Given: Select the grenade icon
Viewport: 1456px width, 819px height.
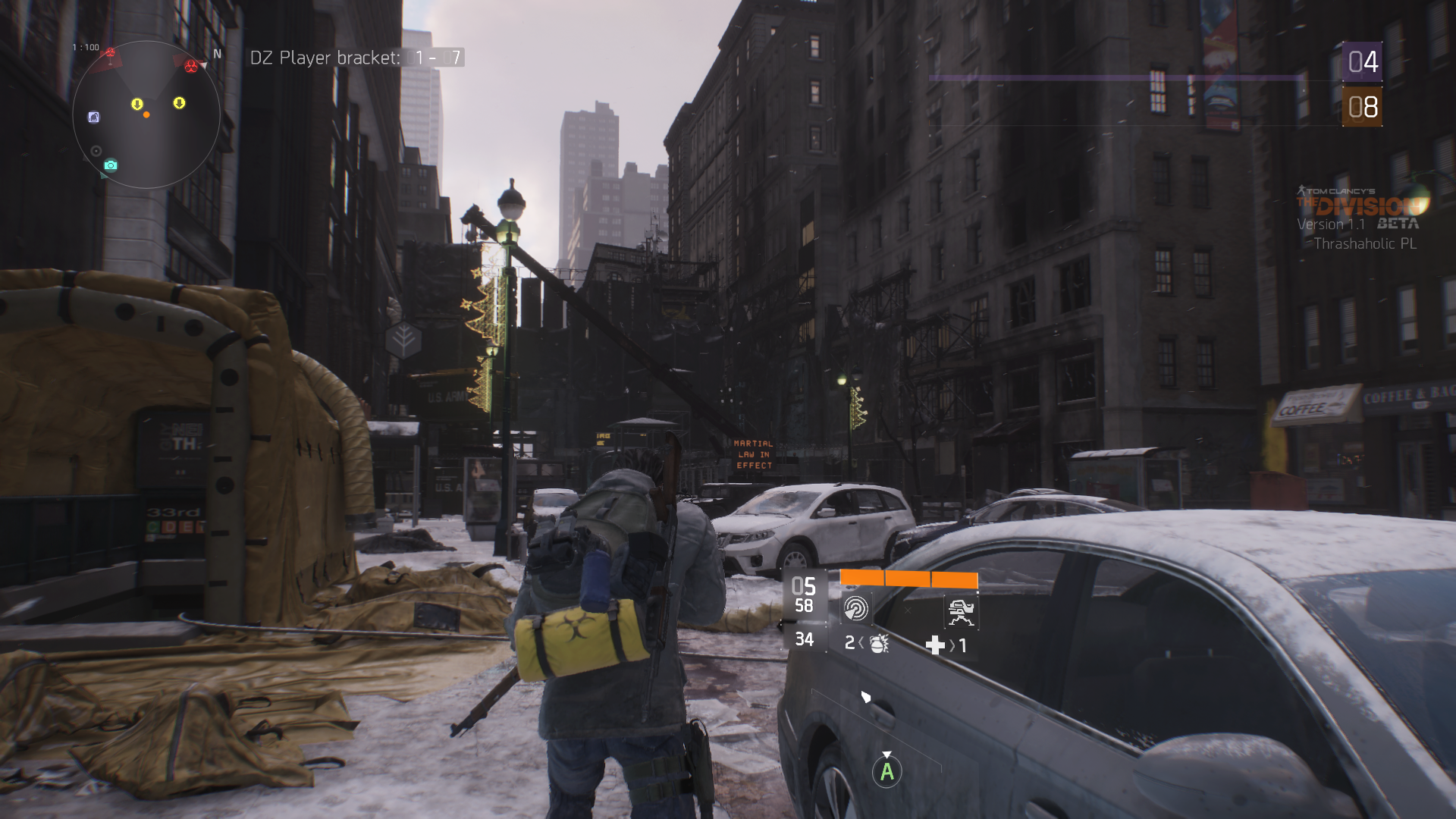Looking at the screenshot, I should [x=878, y=644].
